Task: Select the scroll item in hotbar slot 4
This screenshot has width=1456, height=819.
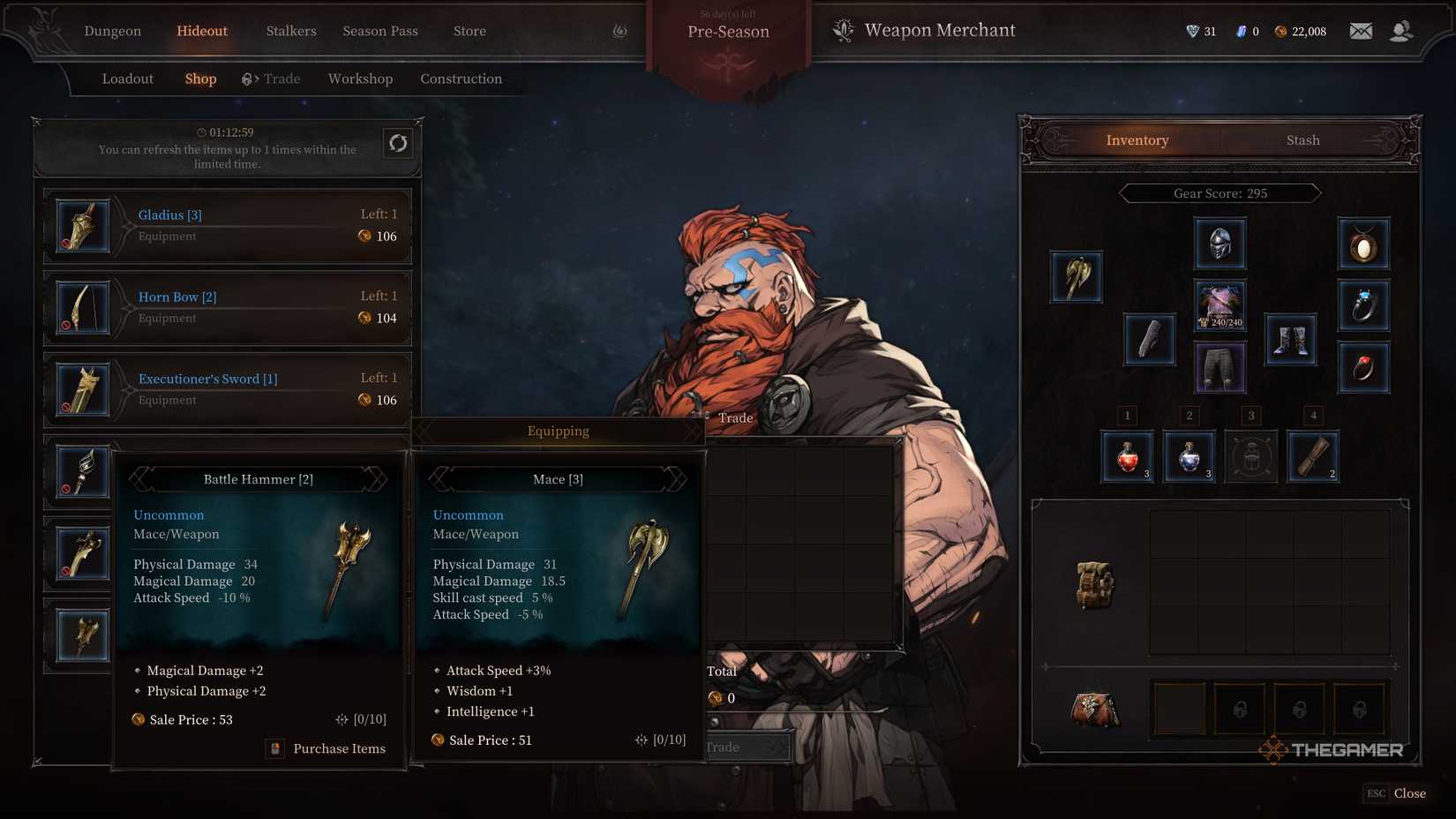Action: 1313,457
